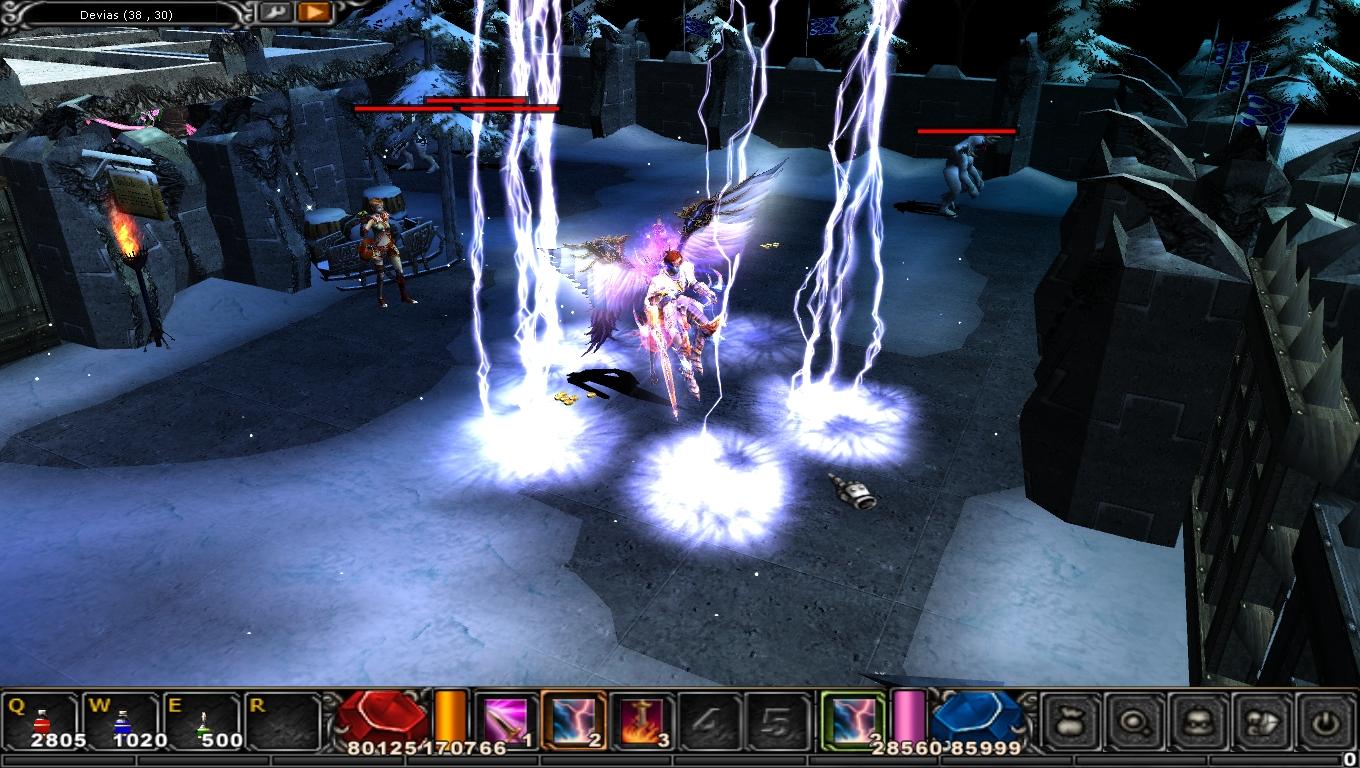Click the green-framed active lightning skill icon
Viewport: 1360px width, 768px height.
pyautogui.click(x=853, y=720)
